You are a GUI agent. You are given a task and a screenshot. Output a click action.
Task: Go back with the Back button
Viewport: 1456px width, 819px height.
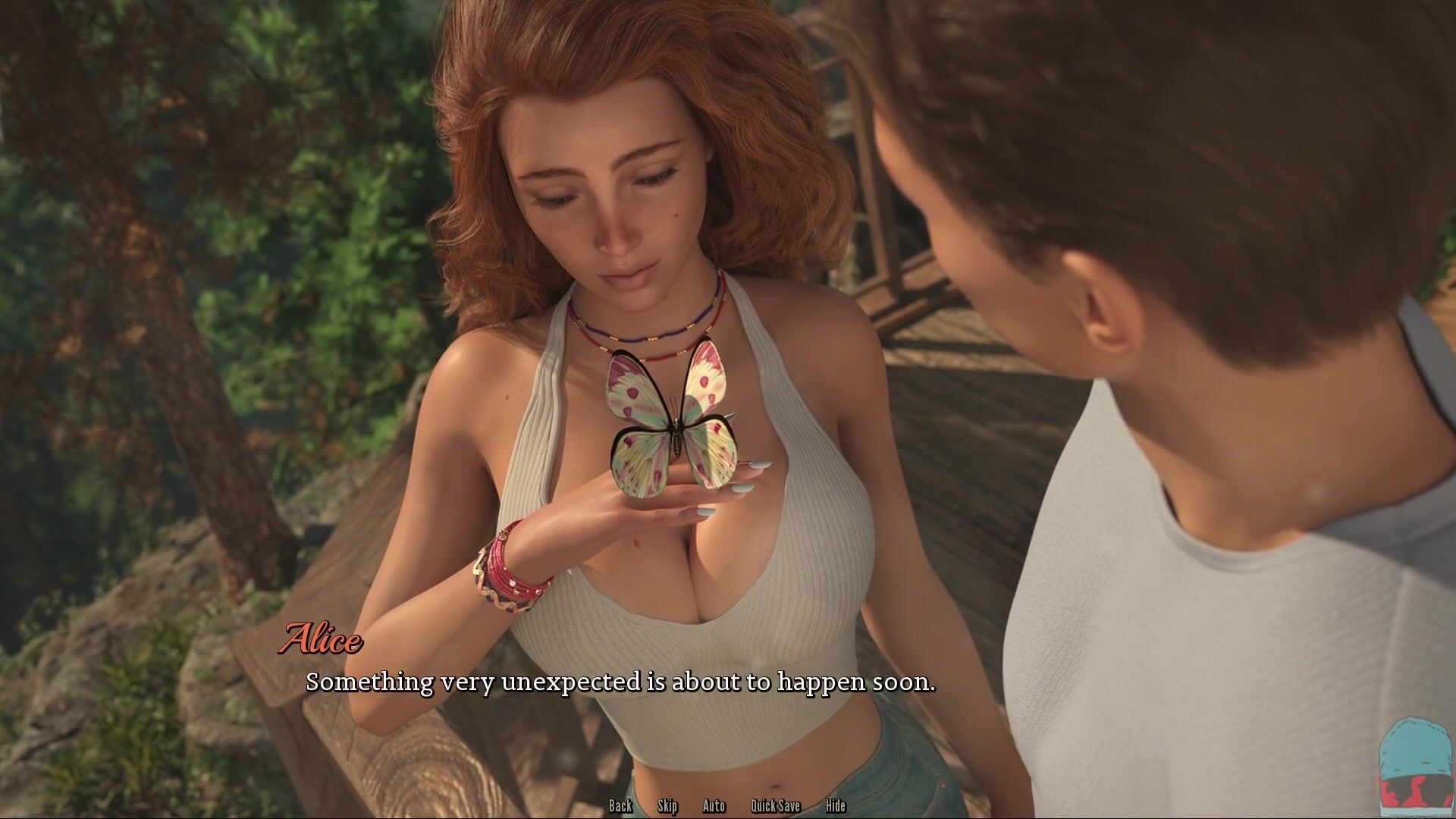click(x=620, y=806)
